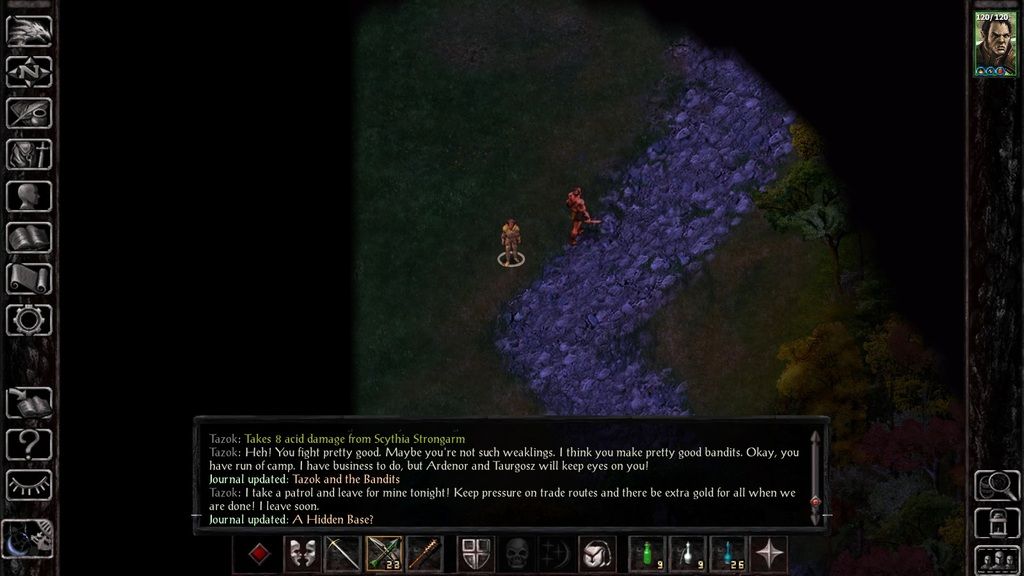The image size is (1024, 576).
Task: Use the blue potion with 26 charges
Action: [728, 554]
